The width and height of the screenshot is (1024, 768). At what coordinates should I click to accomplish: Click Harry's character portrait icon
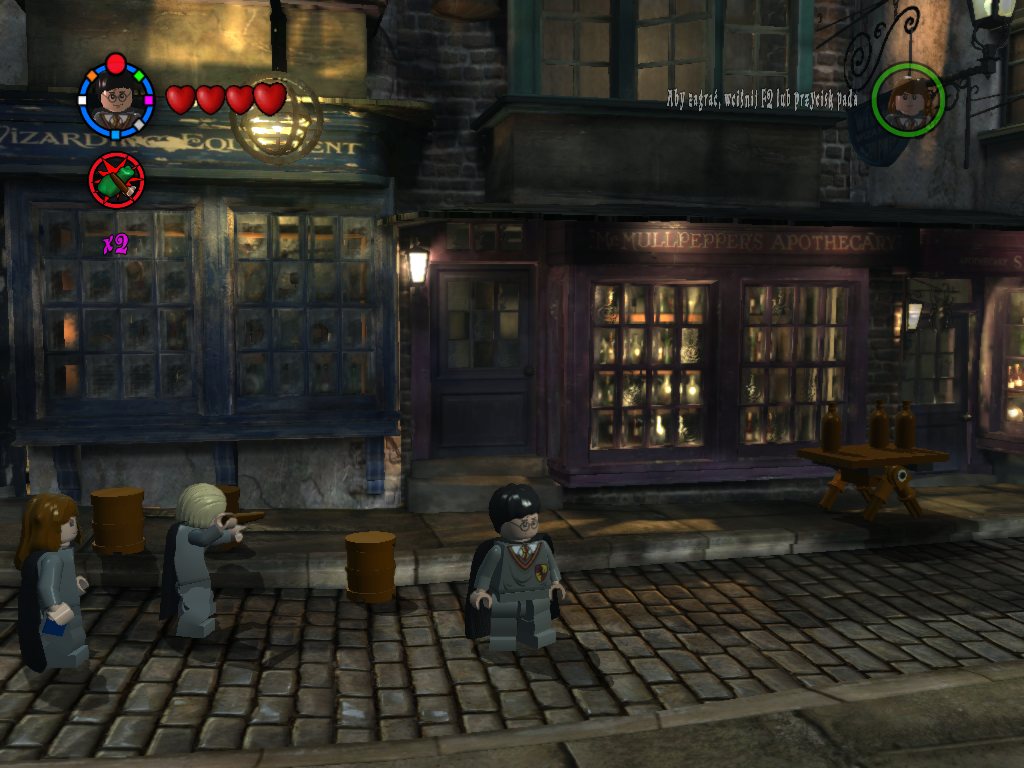pos(116,99)
